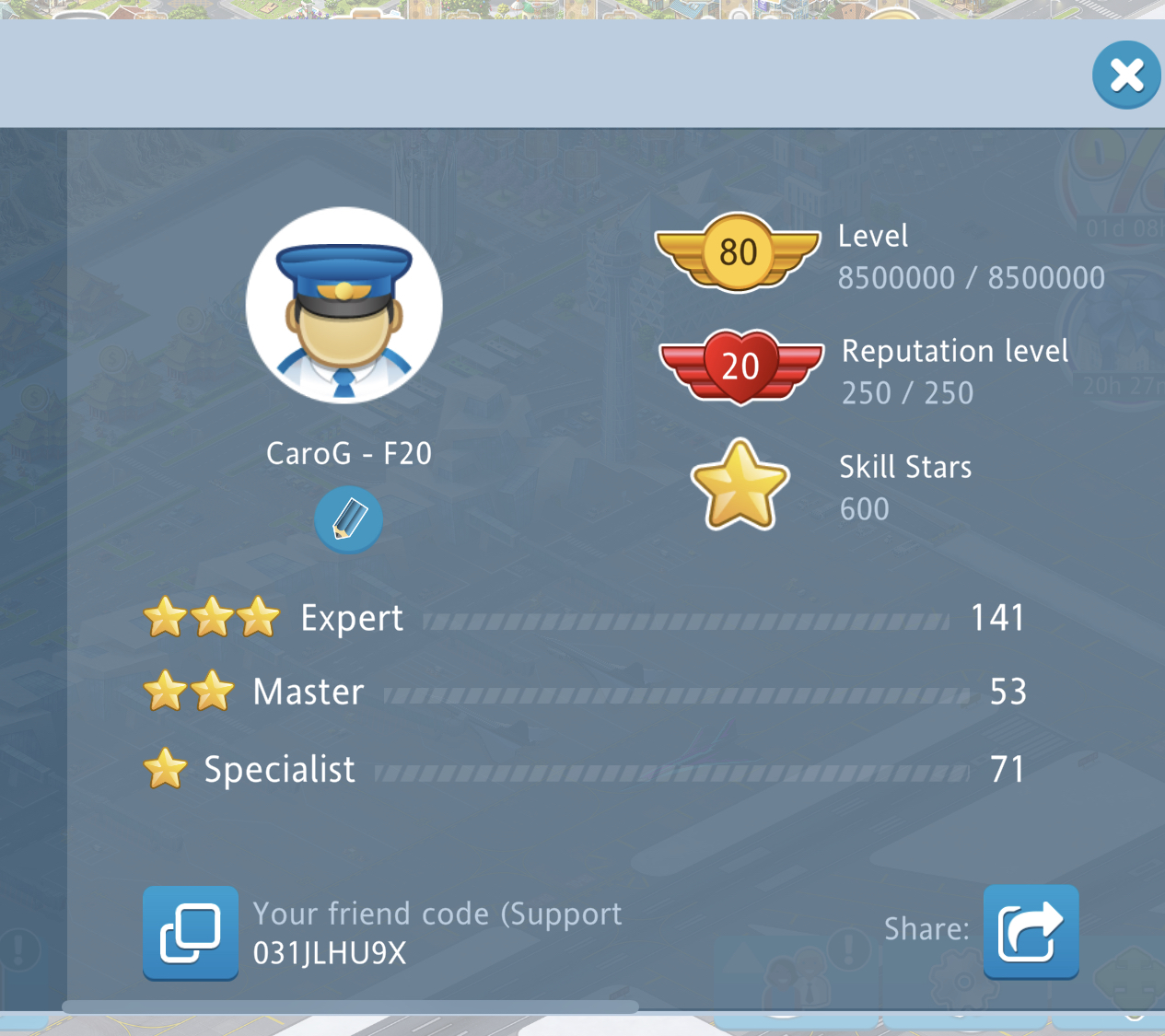
Task: Share the friend code
Action: pos(1031,932)
